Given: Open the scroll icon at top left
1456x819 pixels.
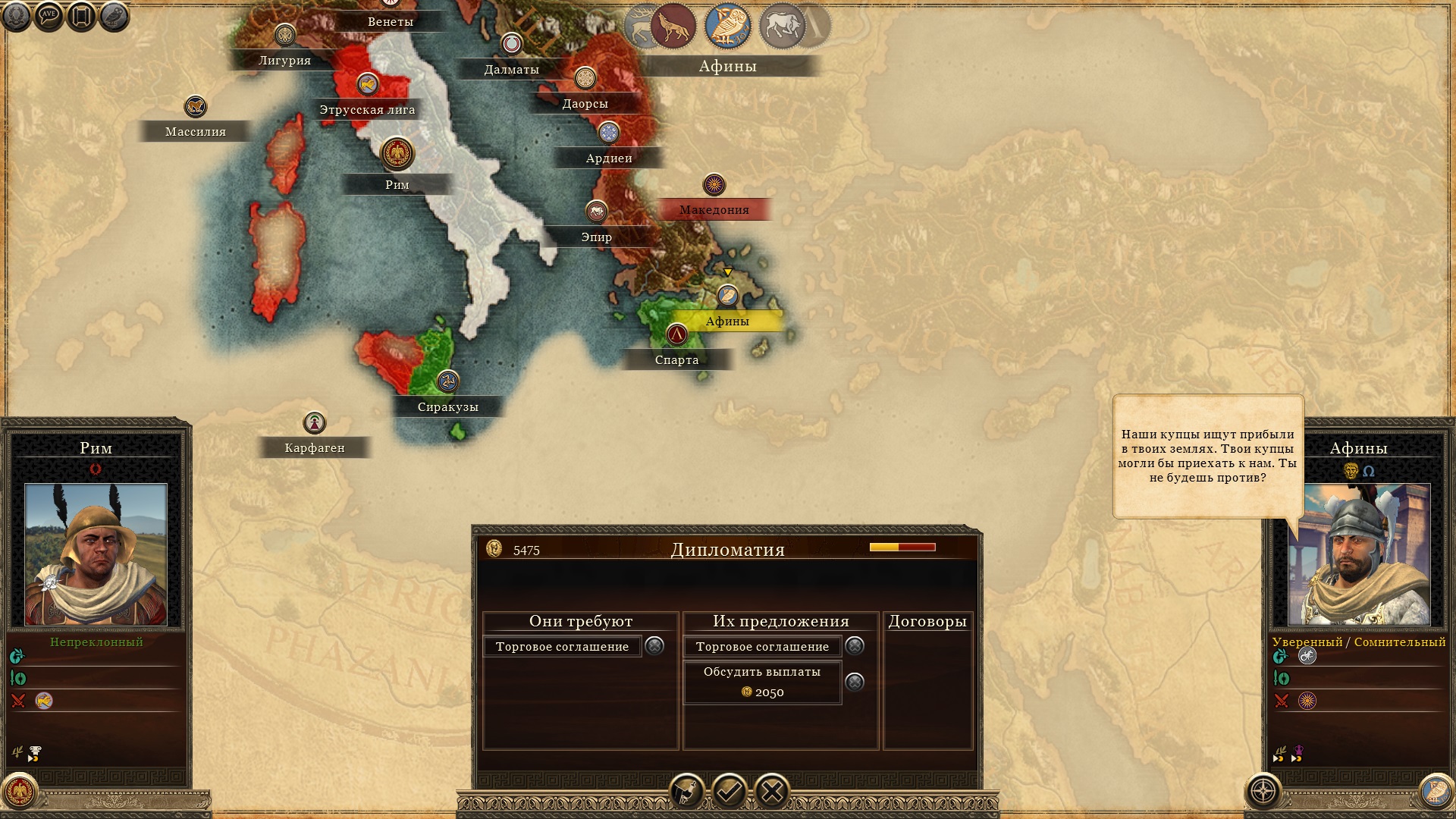Looking at the screenshot, I should tap(81, 16).
